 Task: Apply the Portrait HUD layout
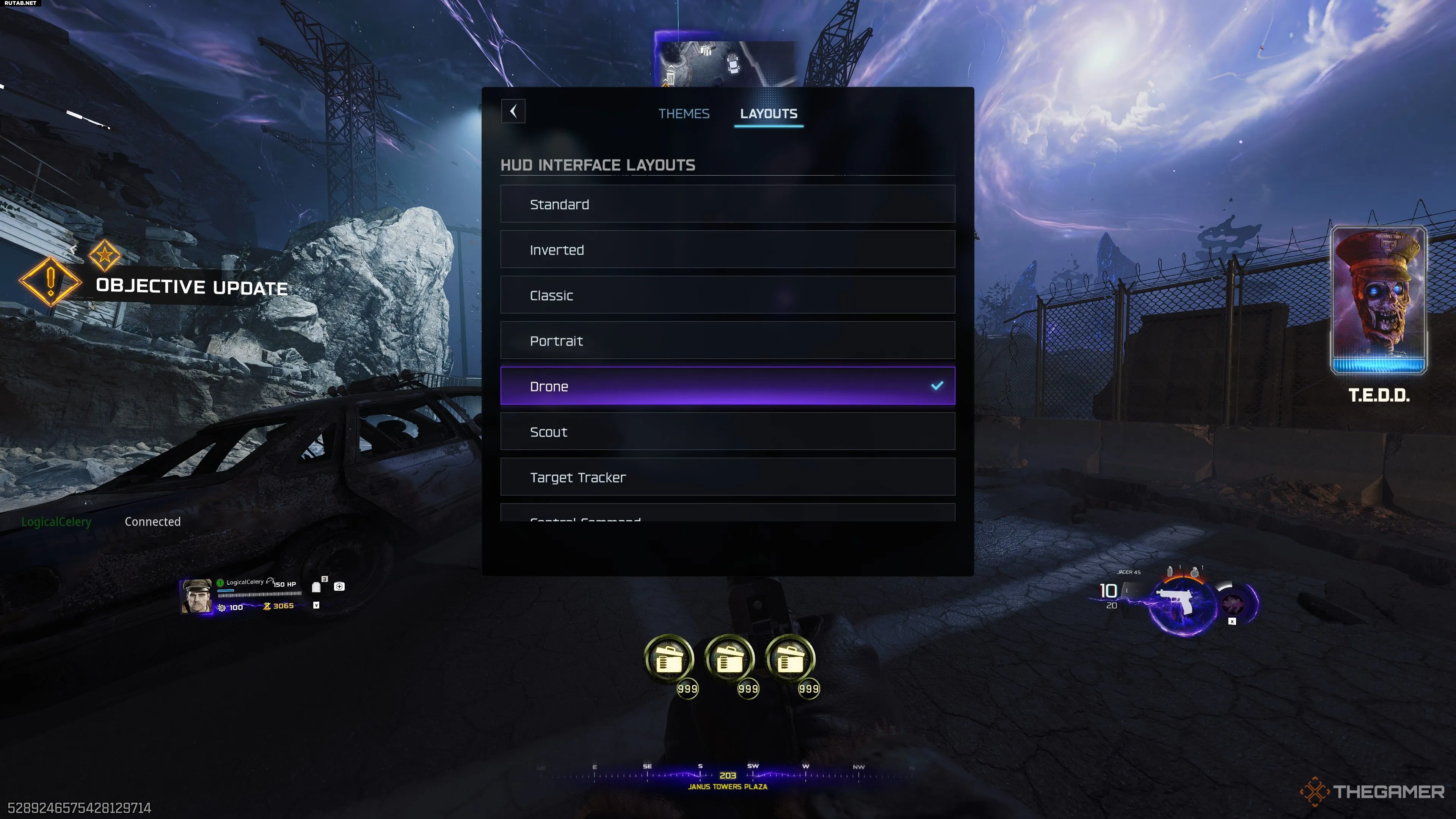pos(728,340)
